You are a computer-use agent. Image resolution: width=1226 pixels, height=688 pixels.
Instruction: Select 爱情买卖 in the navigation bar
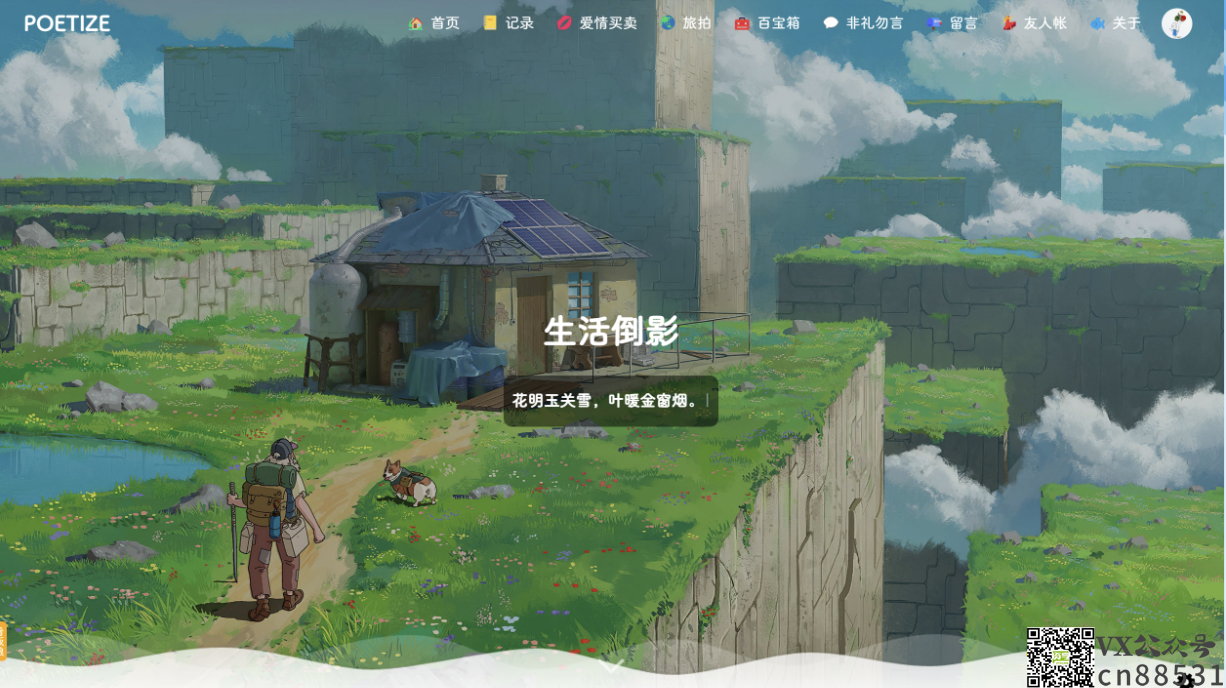pyautogui.click(x=597, y=23)
